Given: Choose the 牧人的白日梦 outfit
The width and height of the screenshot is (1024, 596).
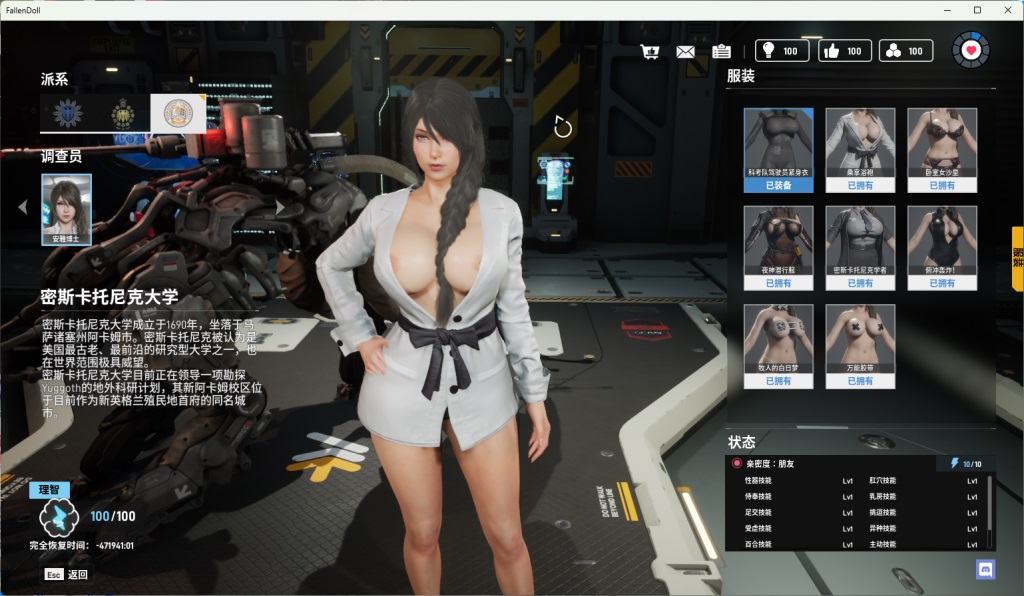Looking at the screenshot, I should click(778, 345).
